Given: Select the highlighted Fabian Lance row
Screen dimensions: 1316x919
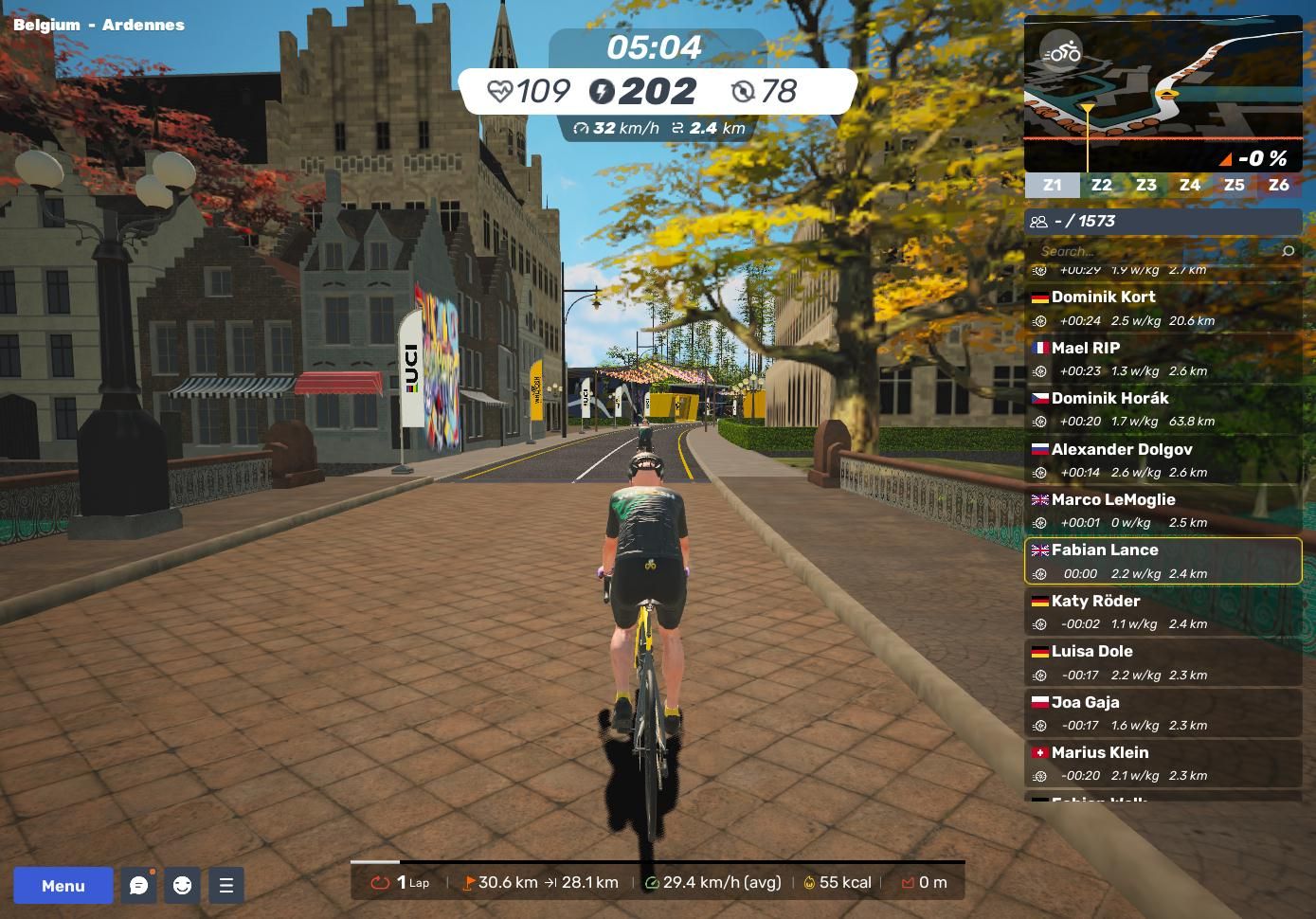Looking at the screenshot, I should click(1163, 561).
